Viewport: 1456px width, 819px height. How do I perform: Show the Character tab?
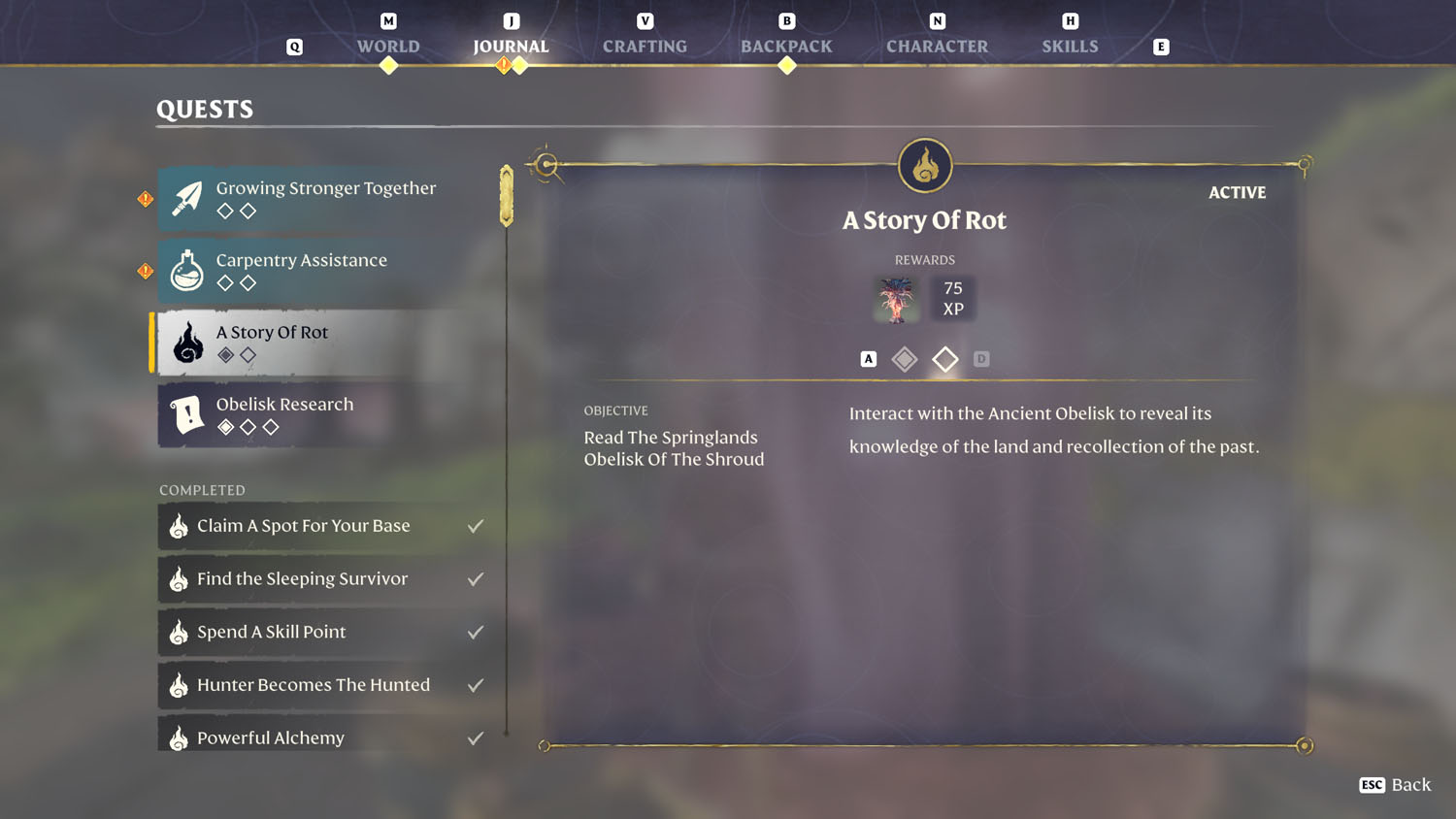click(937, 46)
